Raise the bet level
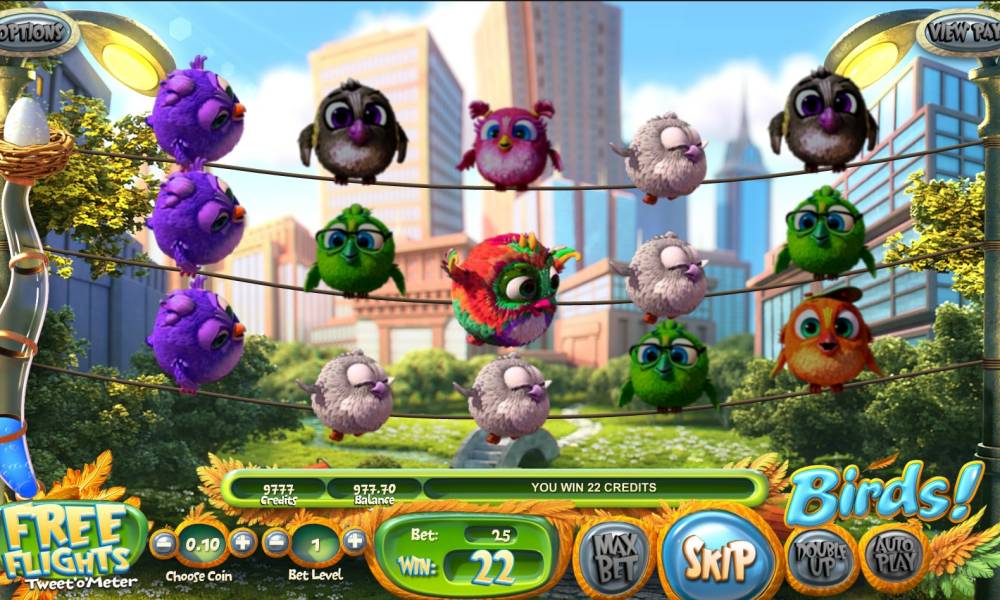 [354, 543]
